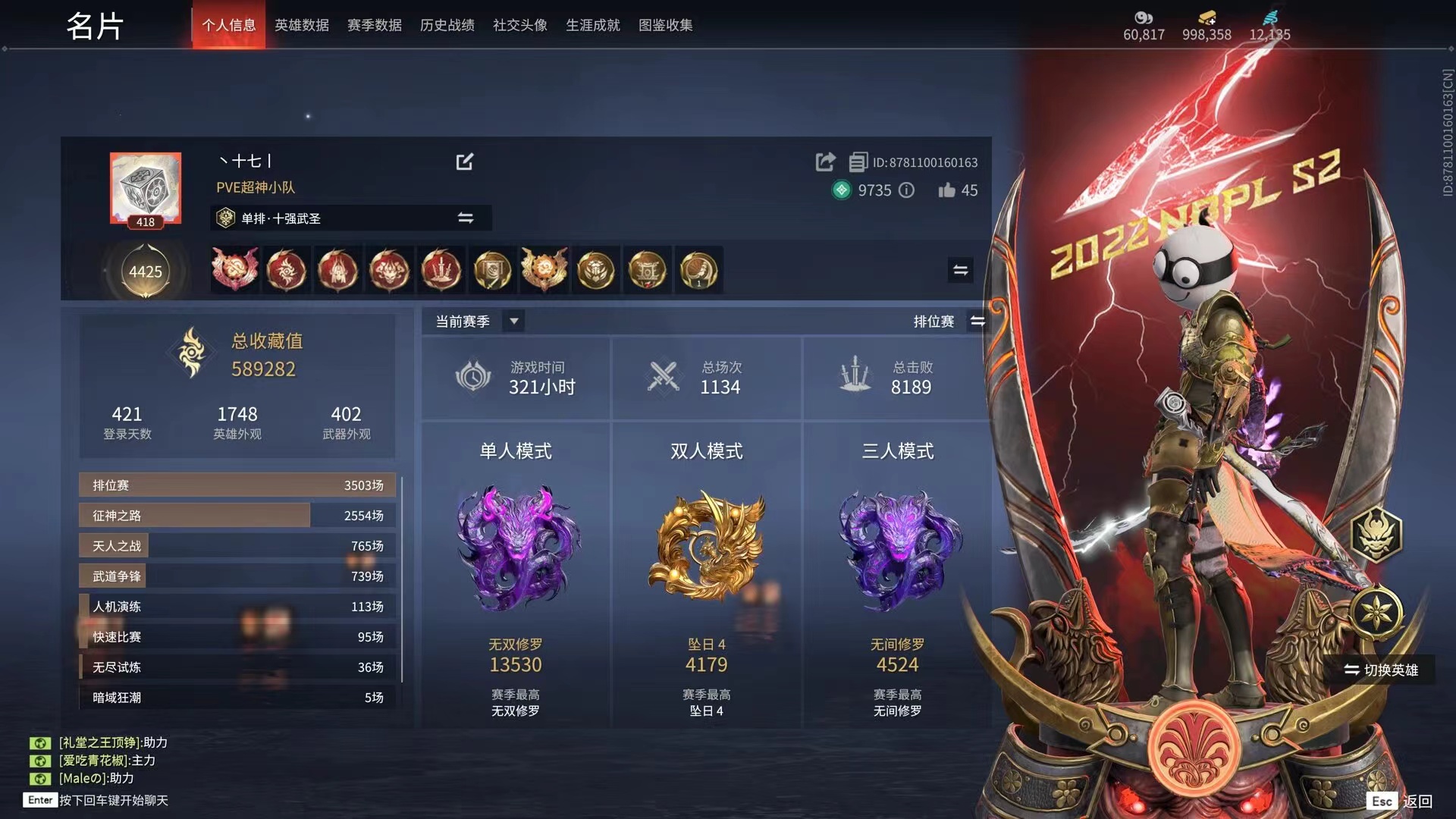
Task: Switch to the 英雄数据 tab
Action: pyautogui.click(x=301, y=25)
